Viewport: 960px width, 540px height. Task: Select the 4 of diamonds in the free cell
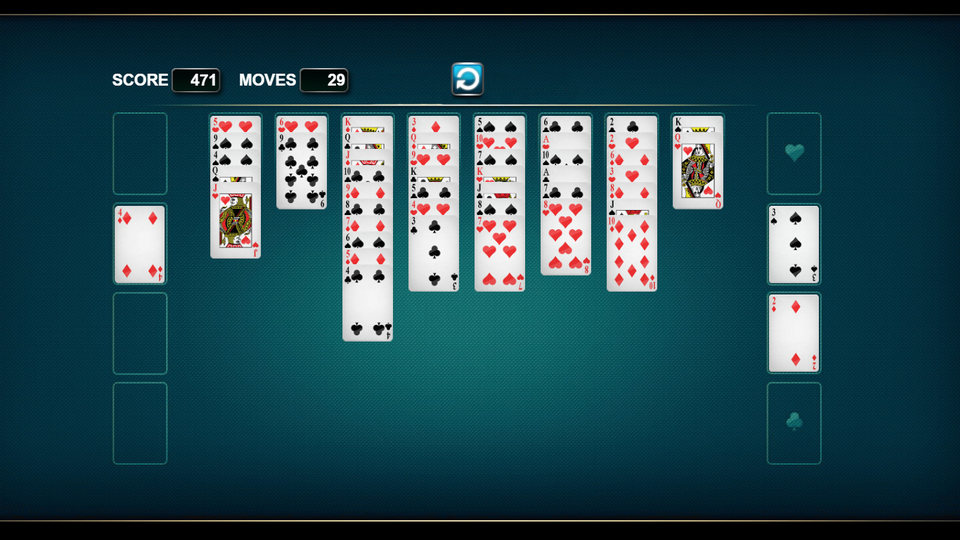[139, 245]
